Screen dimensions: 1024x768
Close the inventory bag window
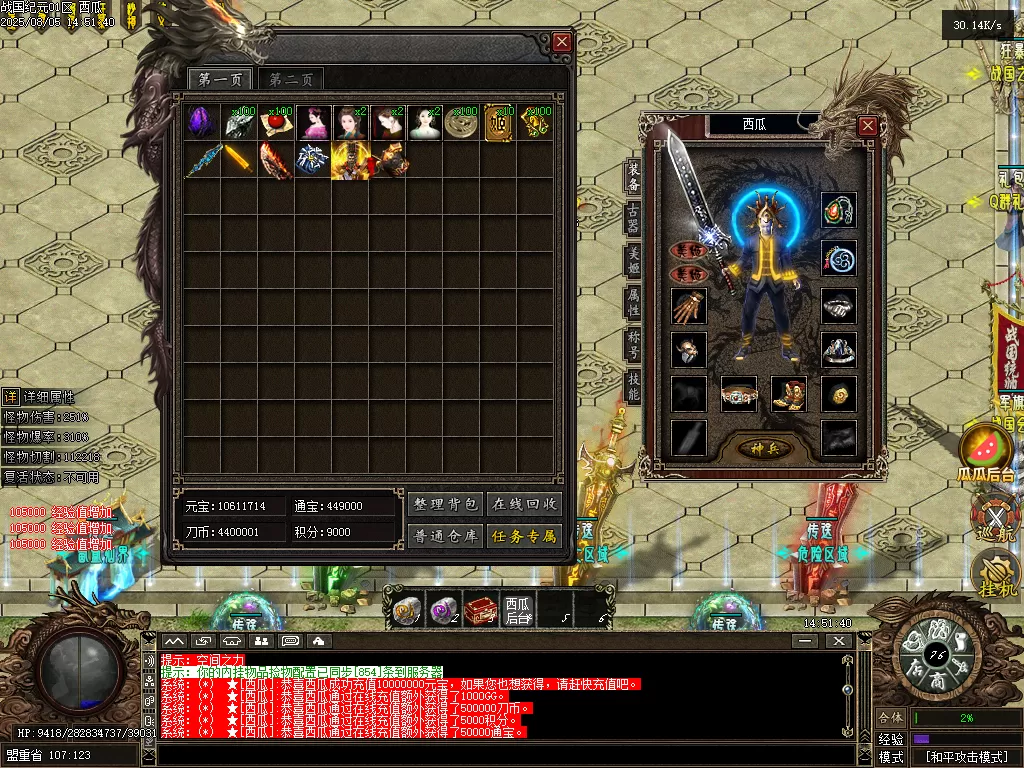coord(562,42)
